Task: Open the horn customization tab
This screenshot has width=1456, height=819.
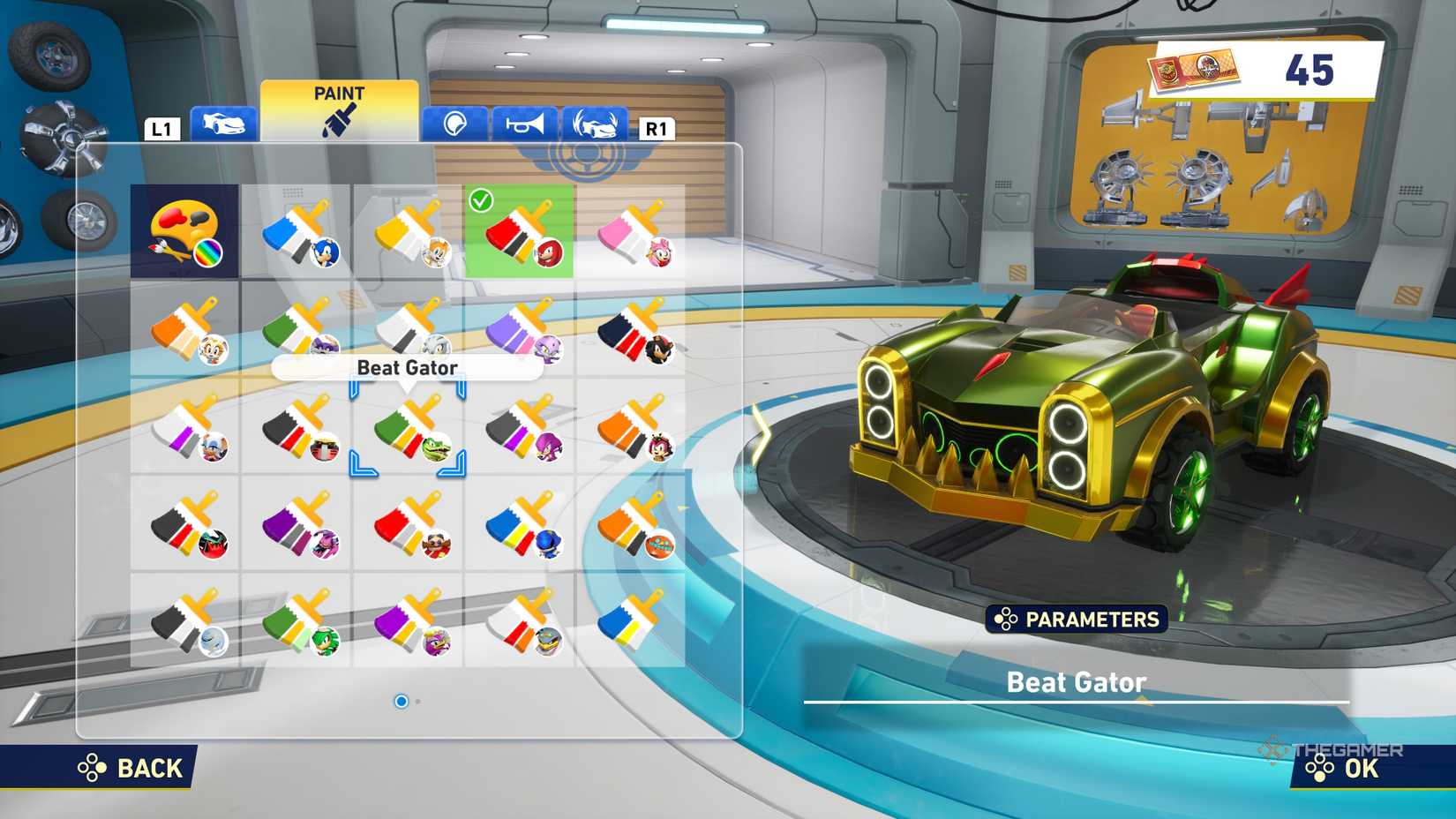Action: (522, 124)
